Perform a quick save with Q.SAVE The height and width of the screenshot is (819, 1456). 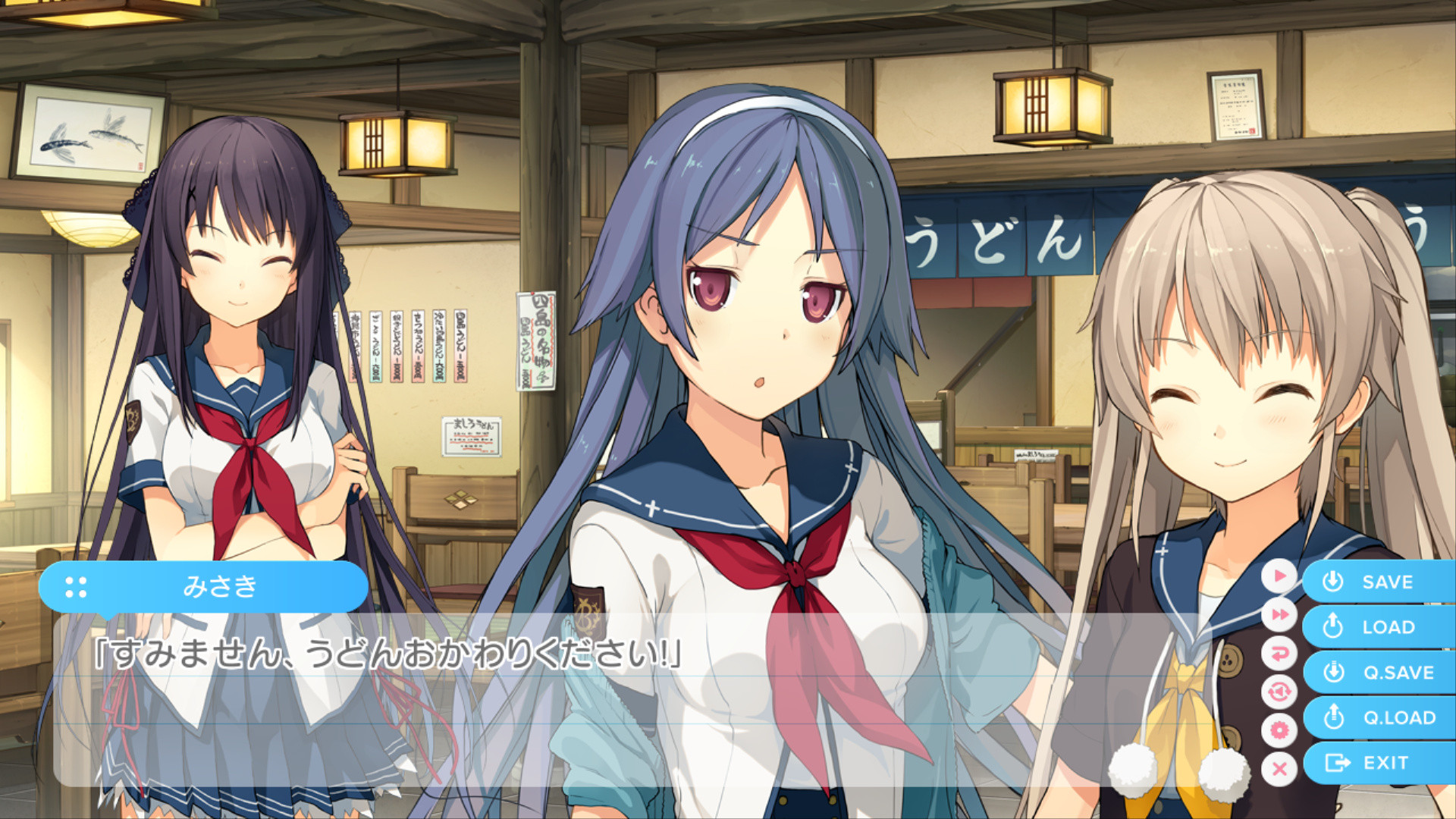point(1380,673)
